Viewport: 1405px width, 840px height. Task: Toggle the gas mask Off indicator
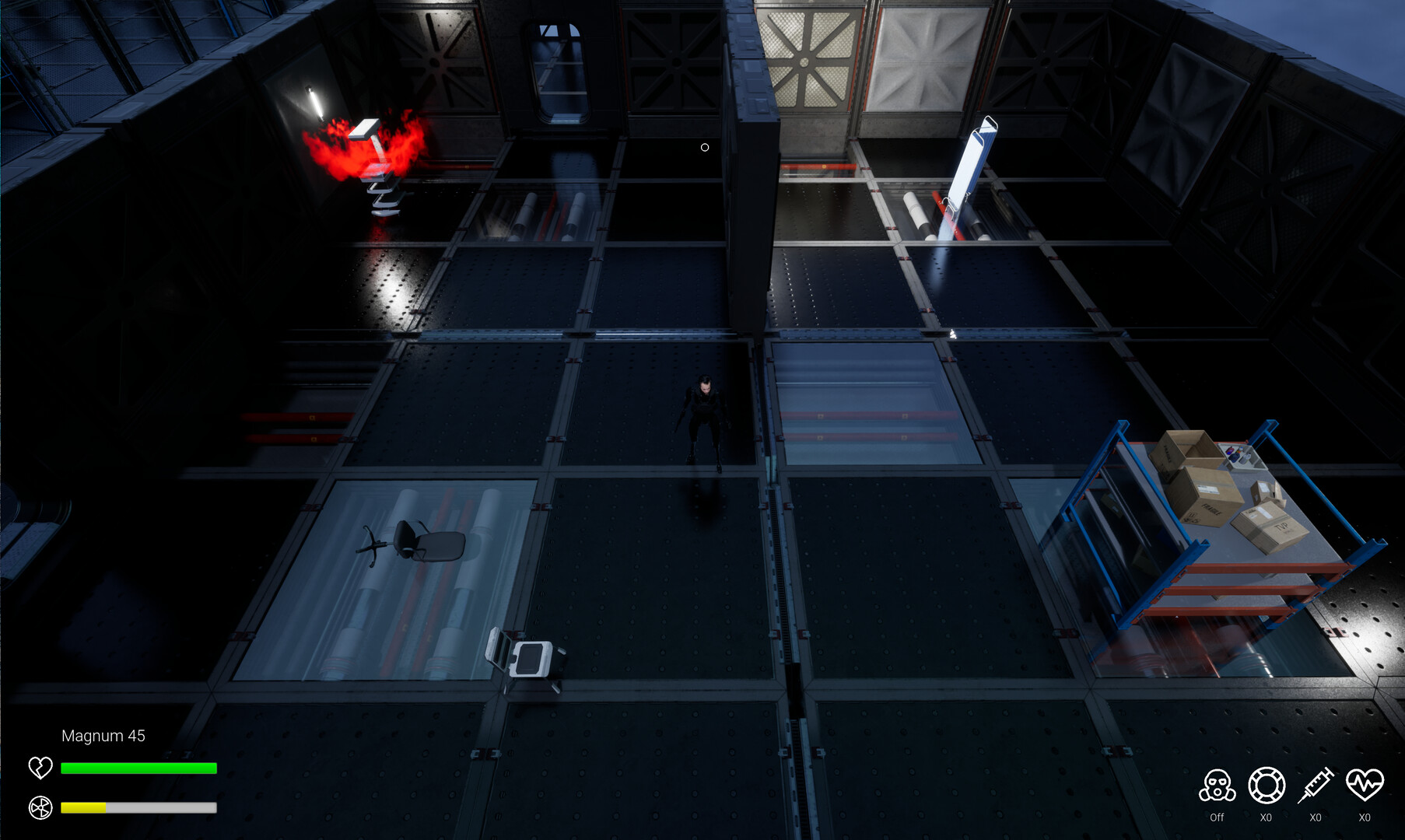[1217, 817]
